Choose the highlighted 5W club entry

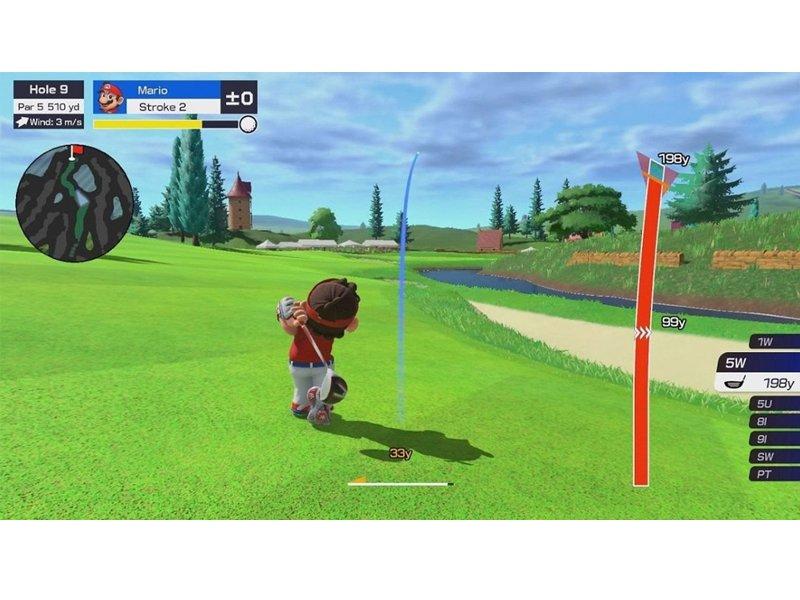click(758, 373)
